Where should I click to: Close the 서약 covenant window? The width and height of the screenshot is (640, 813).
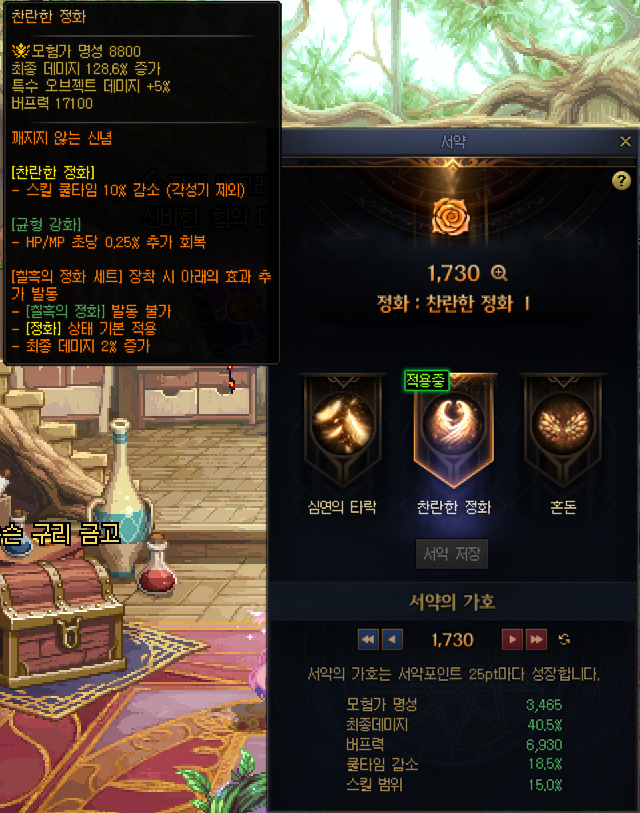(626, 142)
